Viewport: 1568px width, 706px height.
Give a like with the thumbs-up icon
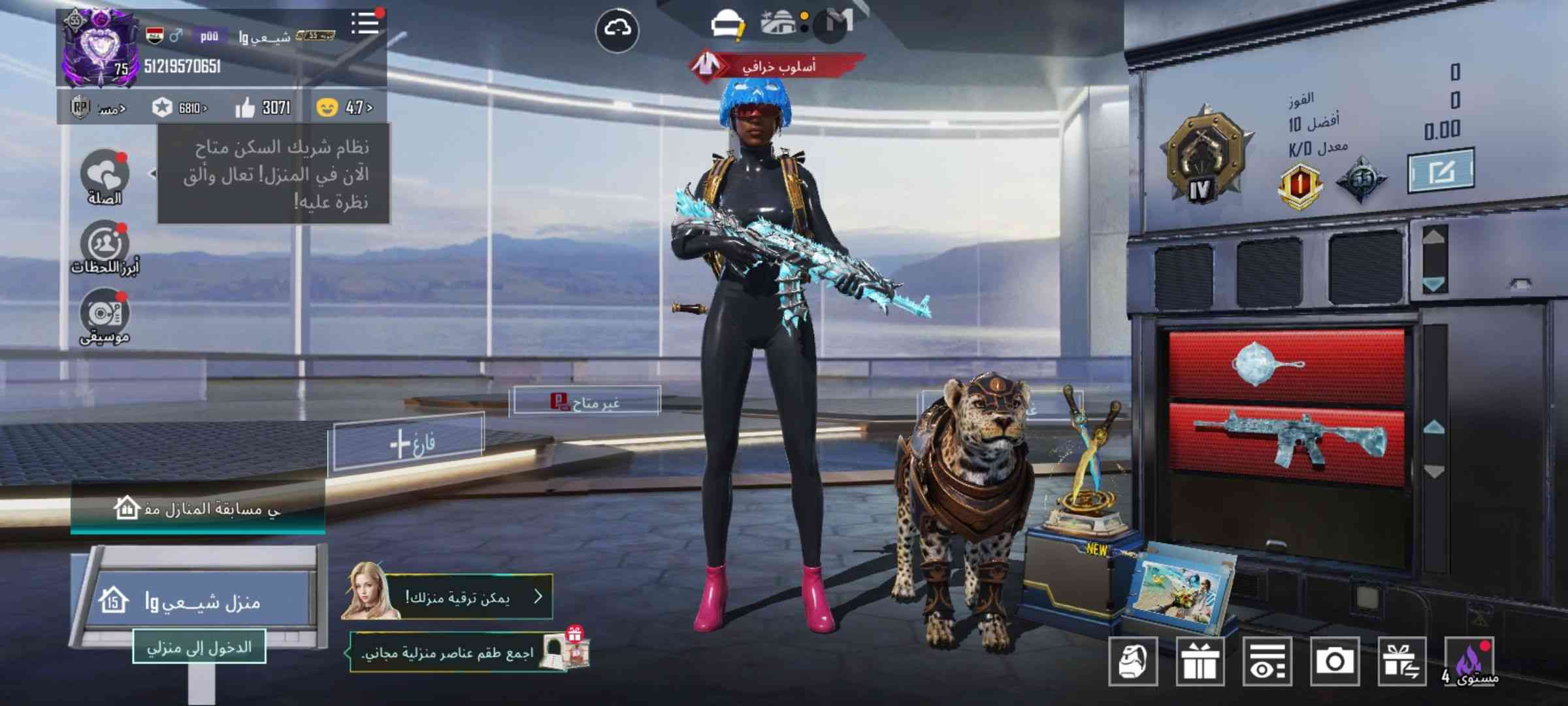tap(245, 107)
